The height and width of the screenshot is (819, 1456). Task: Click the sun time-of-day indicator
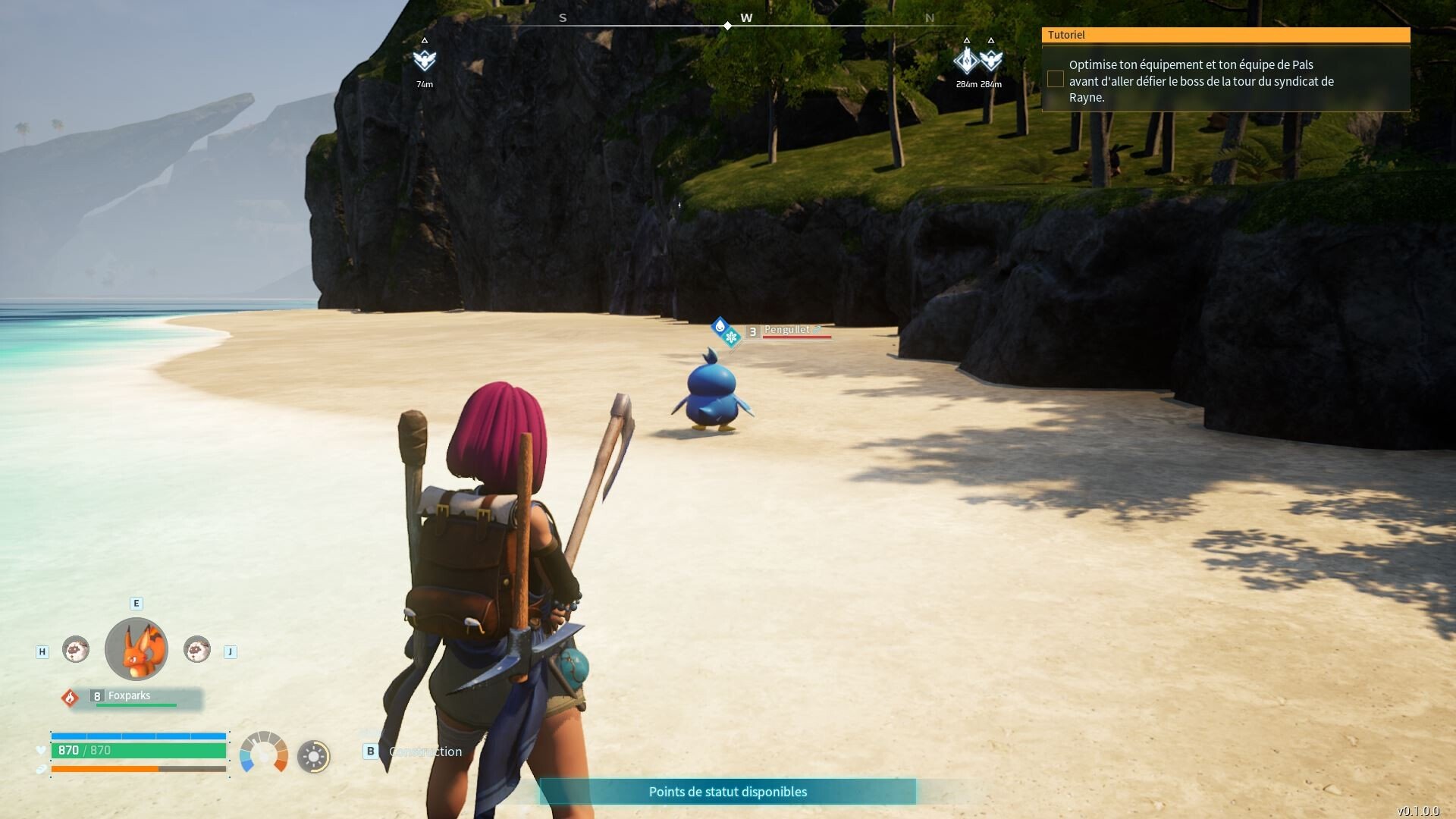[313, 756]
